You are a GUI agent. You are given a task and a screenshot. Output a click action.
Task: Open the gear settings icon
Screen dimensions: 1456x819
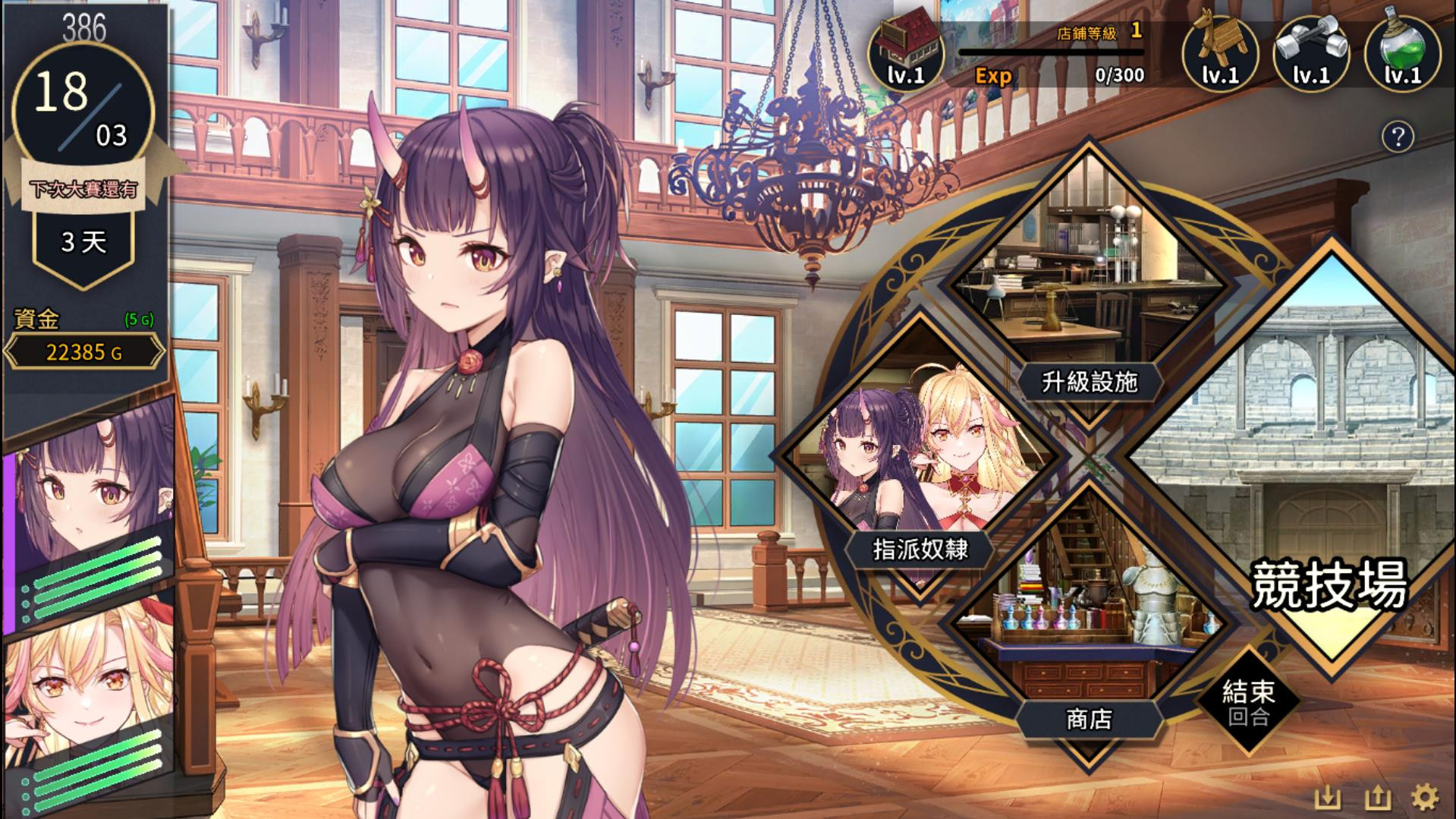point(1425,797)
